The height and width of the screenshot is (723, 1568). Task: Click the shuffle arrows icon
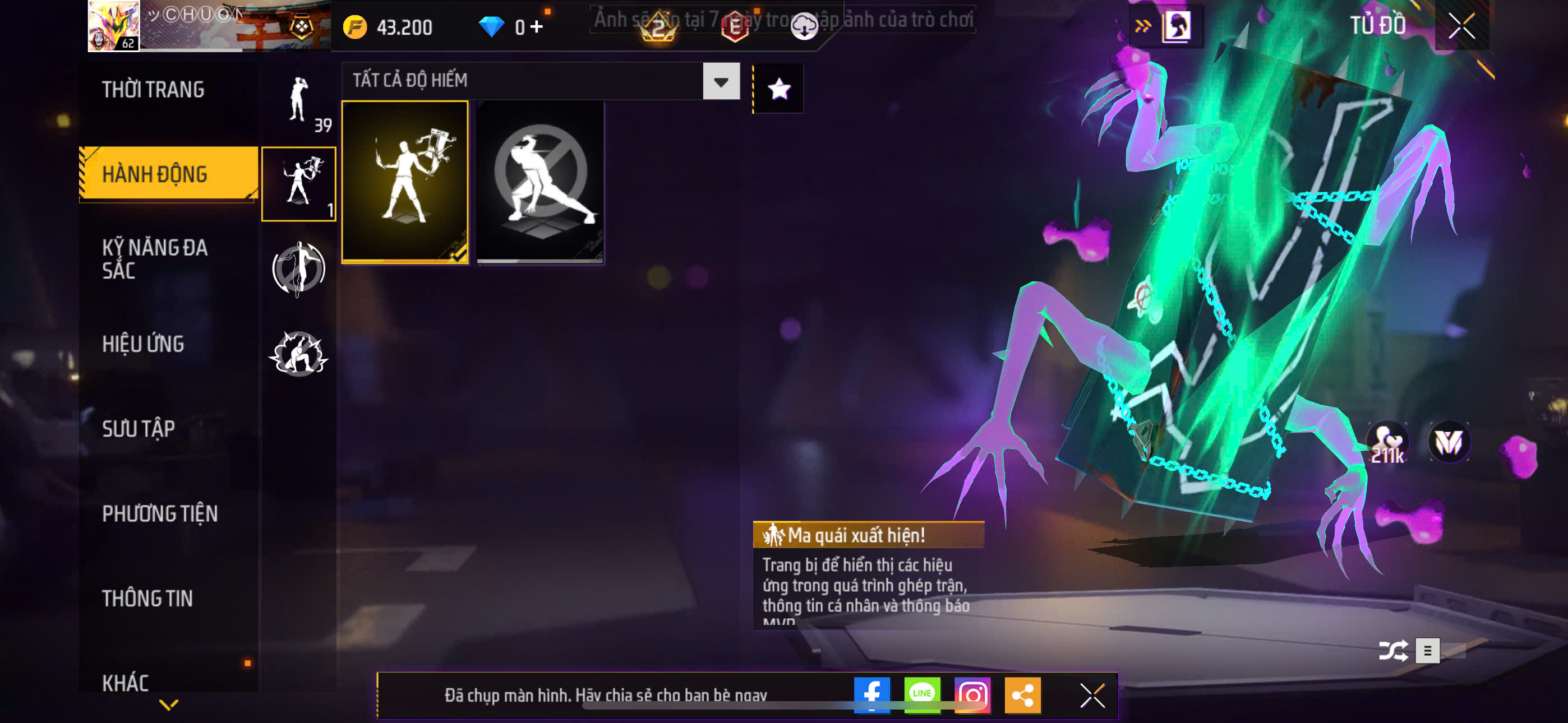click(x=1392, y=651)
